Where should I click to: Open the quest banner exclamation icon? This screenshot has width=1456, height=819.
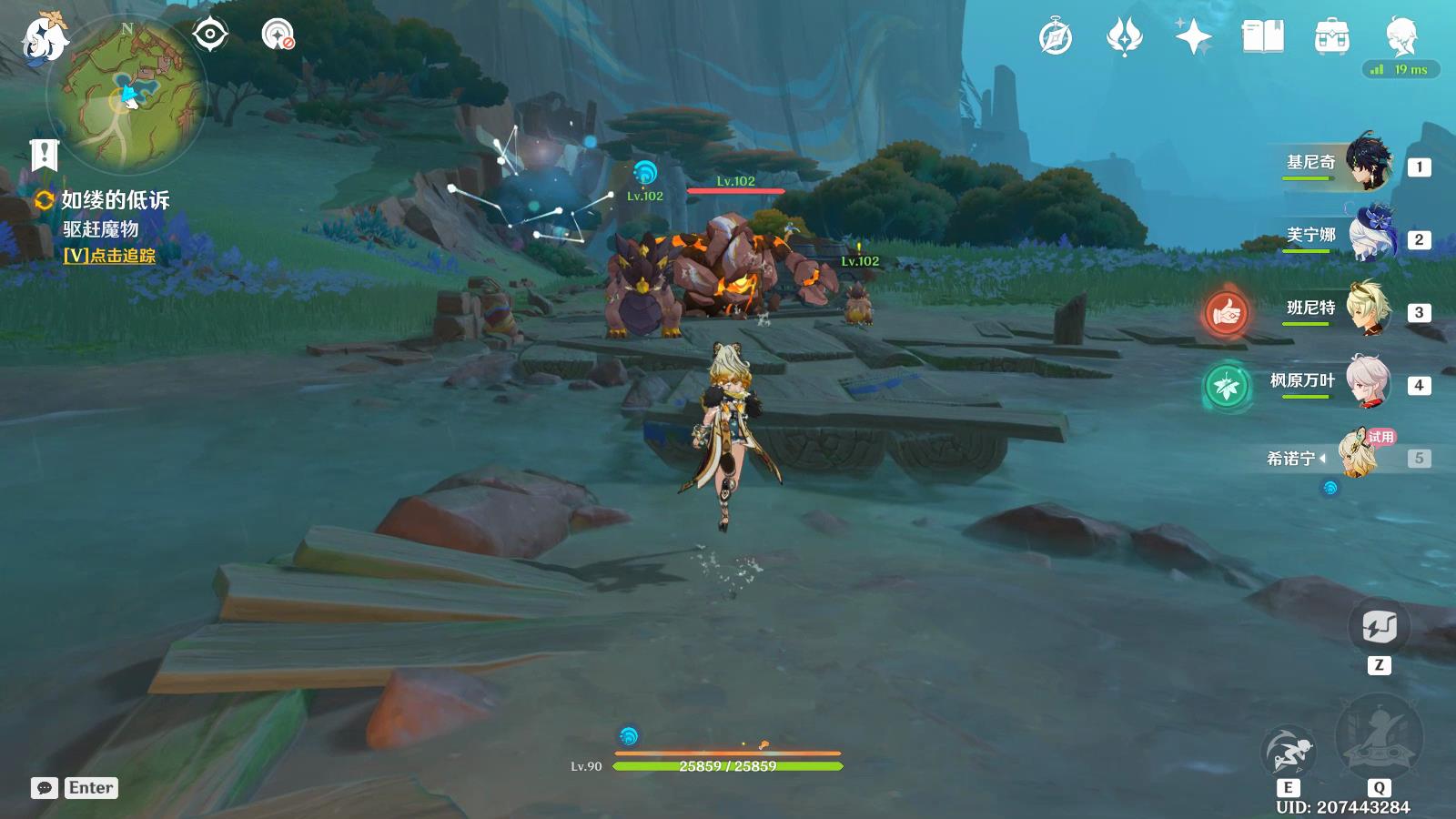click(x=44, y=156)
